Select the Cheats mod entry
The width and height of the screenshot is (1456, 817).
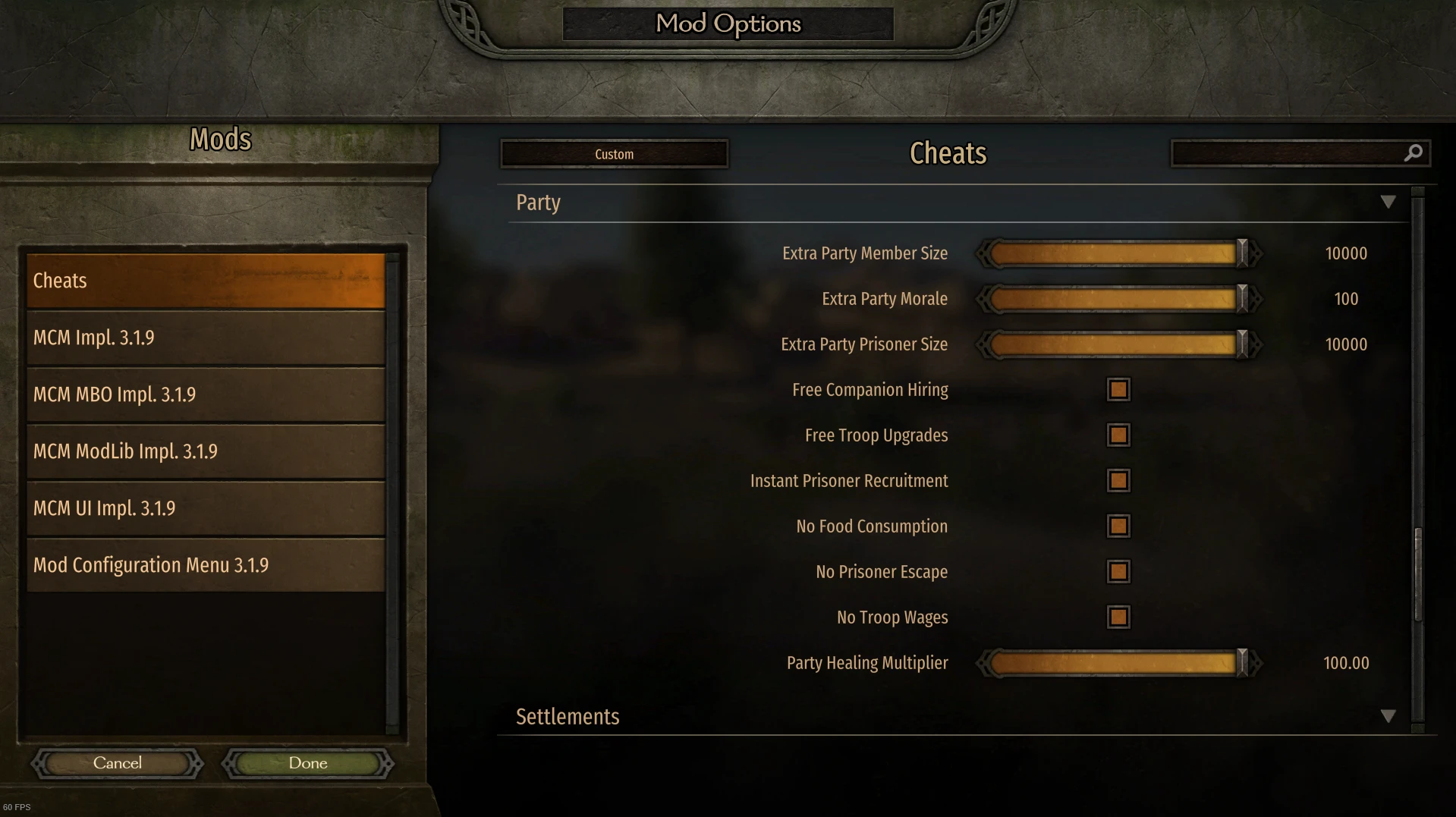pos(205,280)
